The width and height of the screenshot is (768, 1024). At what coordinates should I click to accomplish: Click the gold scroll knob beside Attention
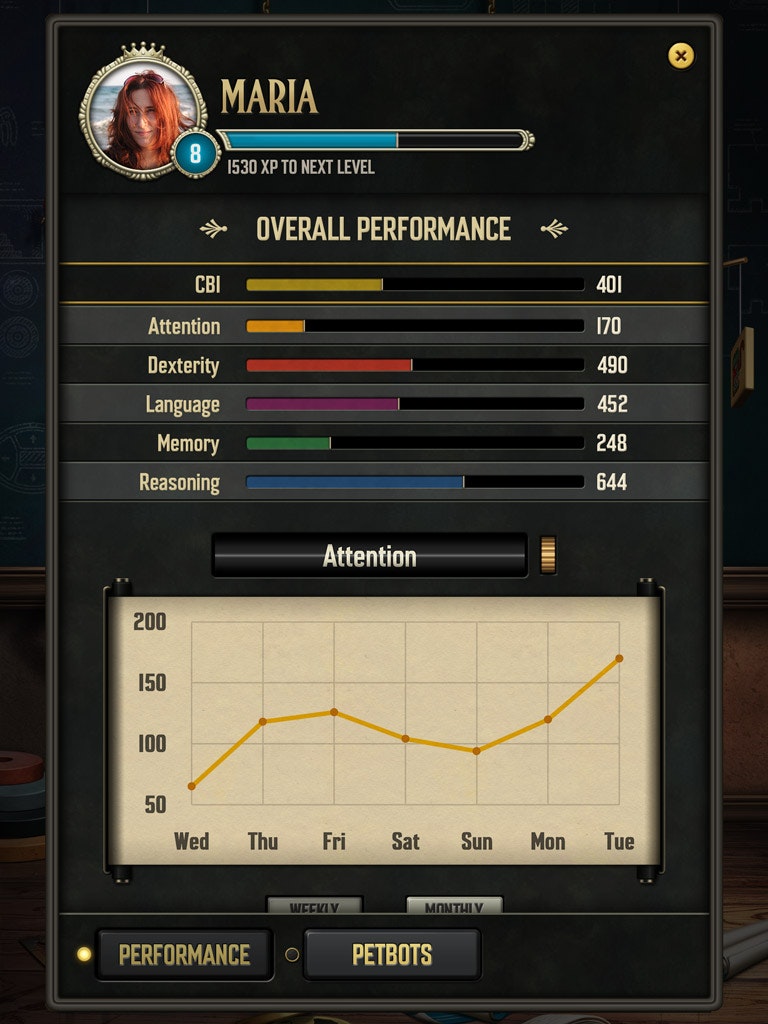click(x=548, y=555)
